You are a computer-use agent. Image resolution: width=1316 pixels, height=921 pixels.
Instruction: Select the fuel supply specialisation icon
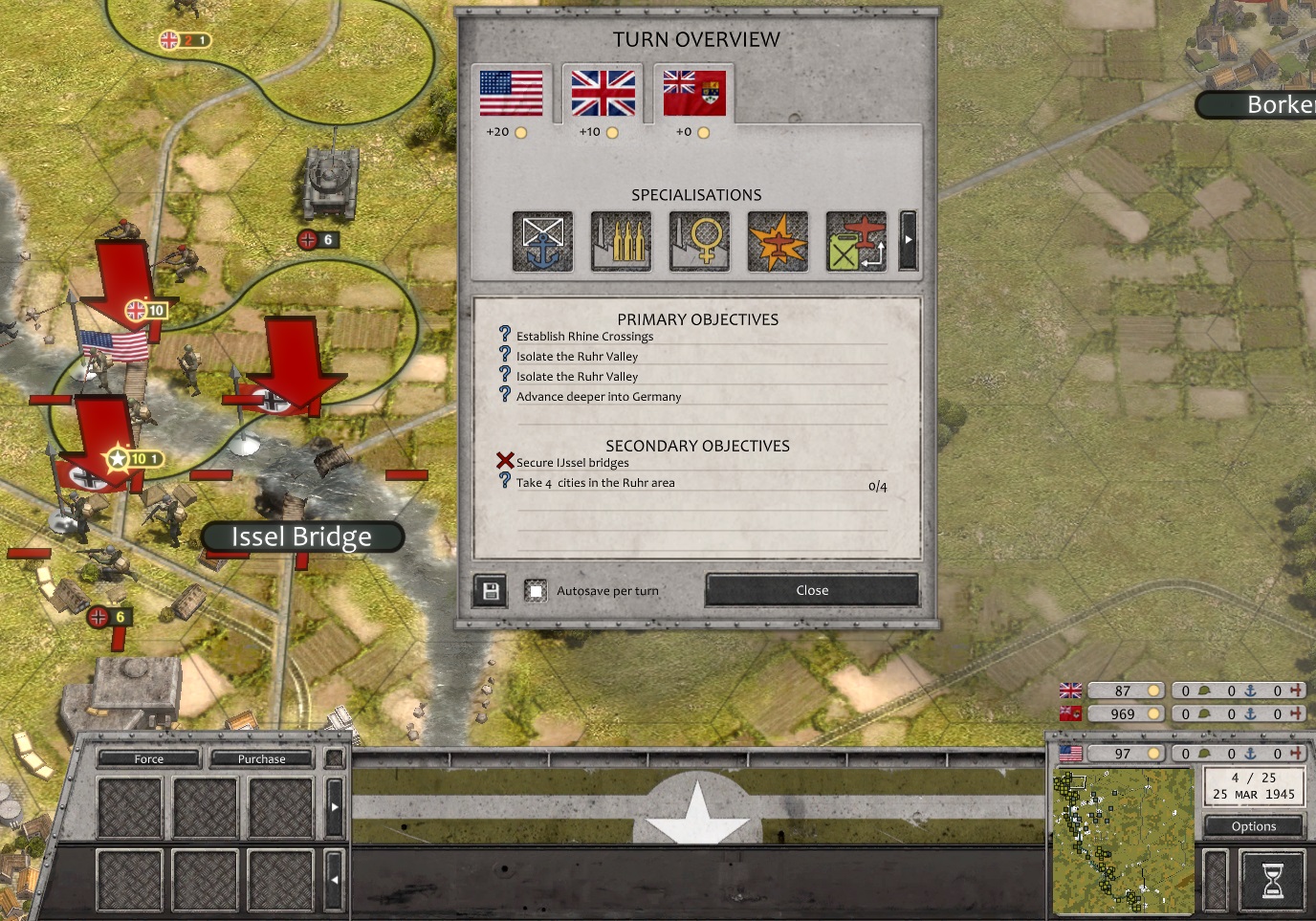856,241
